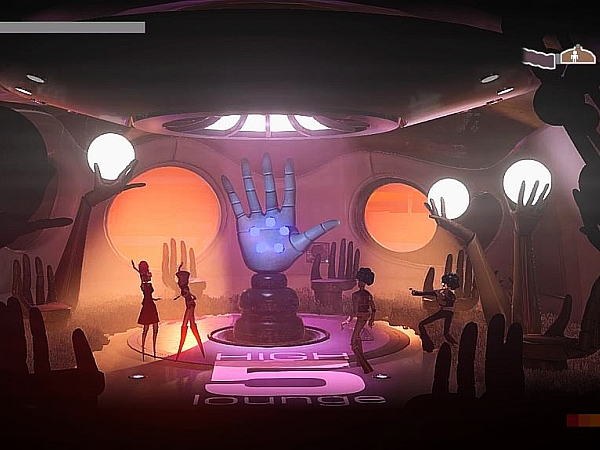Image resolution: width=600 pixels, height=450 pixels.
Task: Click the minimap room with the player figure
Action: 577,55
